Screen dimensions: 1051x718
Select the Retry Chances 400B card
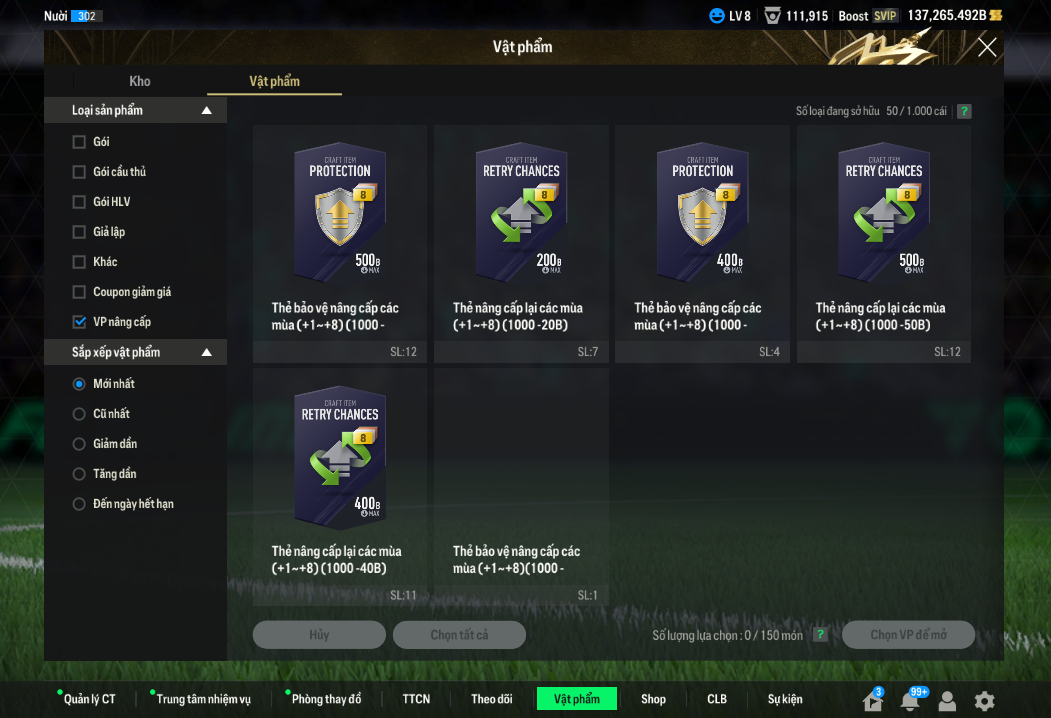pos(340,458)
